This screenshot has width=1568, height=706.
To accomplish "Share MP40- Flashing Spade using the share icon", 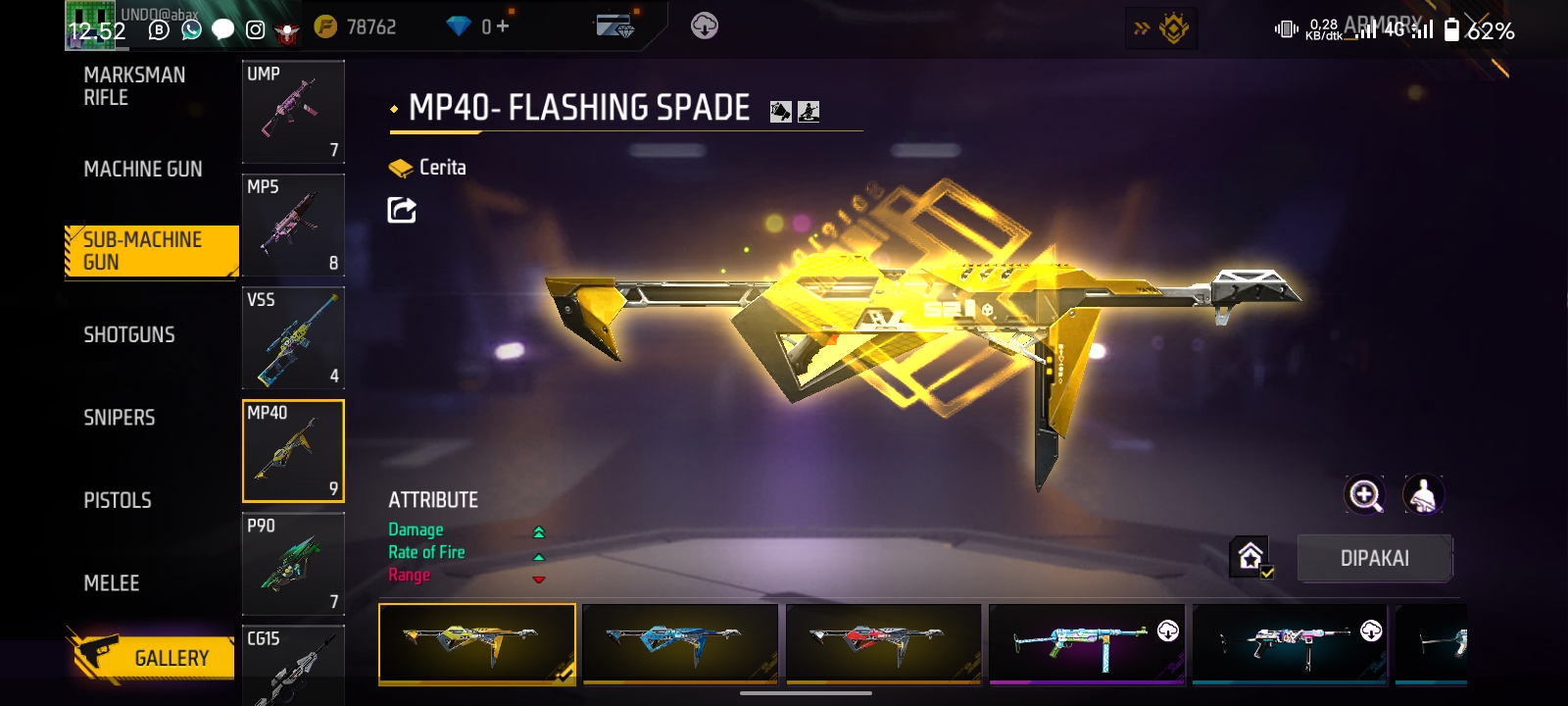I will click(x=400, y=208).
